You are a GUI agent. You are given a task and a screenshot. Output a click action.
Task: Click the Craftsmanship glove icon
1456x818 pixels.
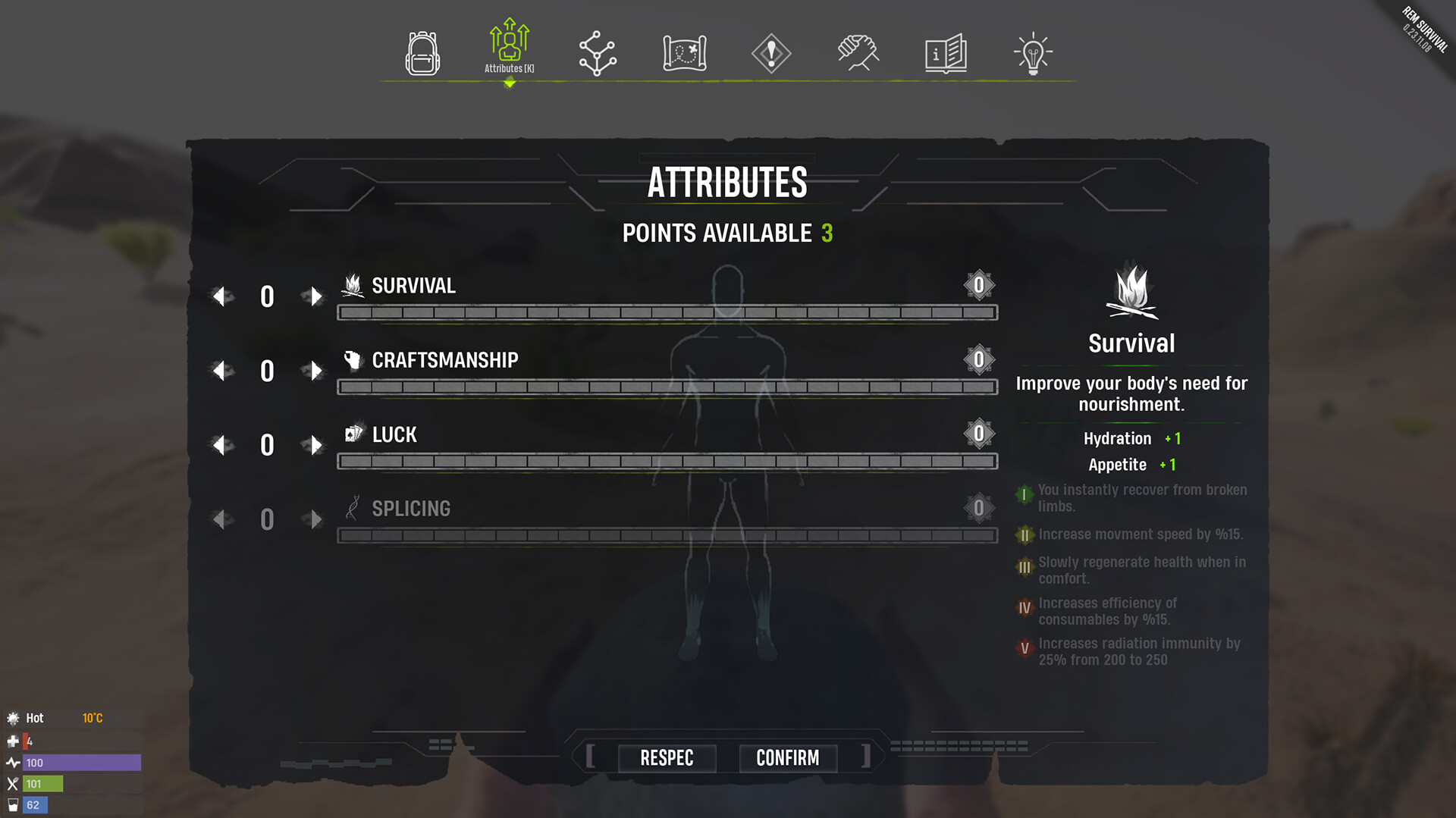pos(353,359)
